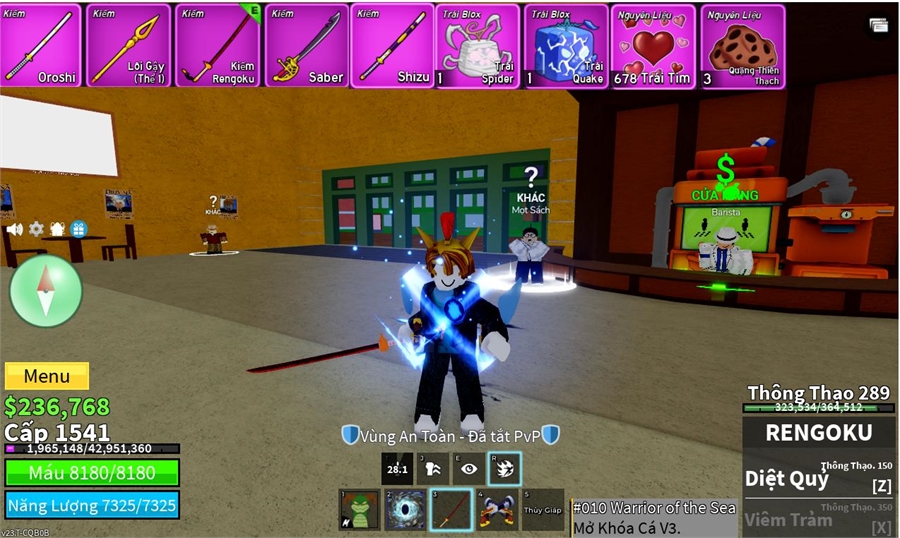This screenshot has height=538, width=900.
Task: Select the equipped Kiếm Rengoku slot
Action: [217, 46]
